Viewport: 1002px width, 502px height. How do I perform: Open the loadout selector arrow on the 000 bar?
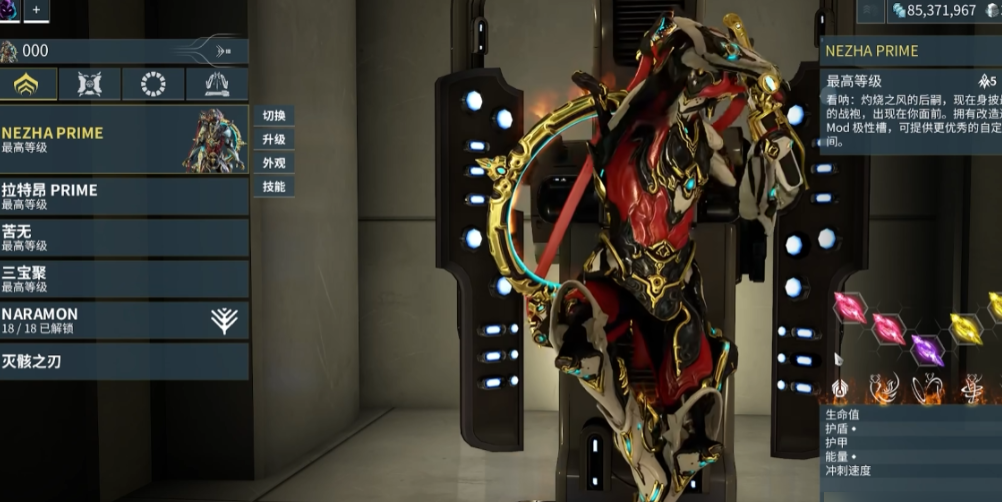223,51
